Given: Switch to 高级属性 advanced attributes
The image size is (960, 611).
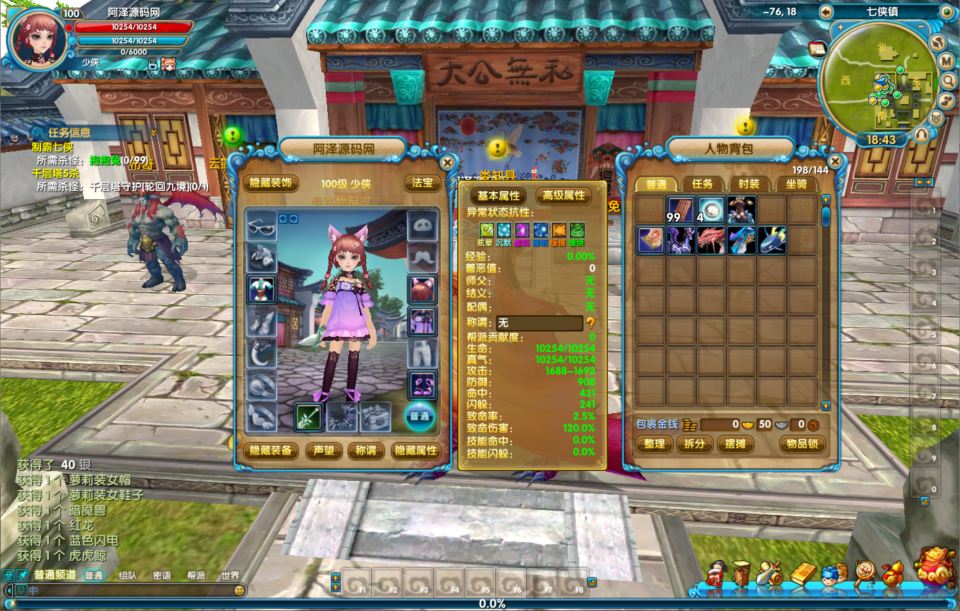Looking at the screenshot, I should 563,196.
